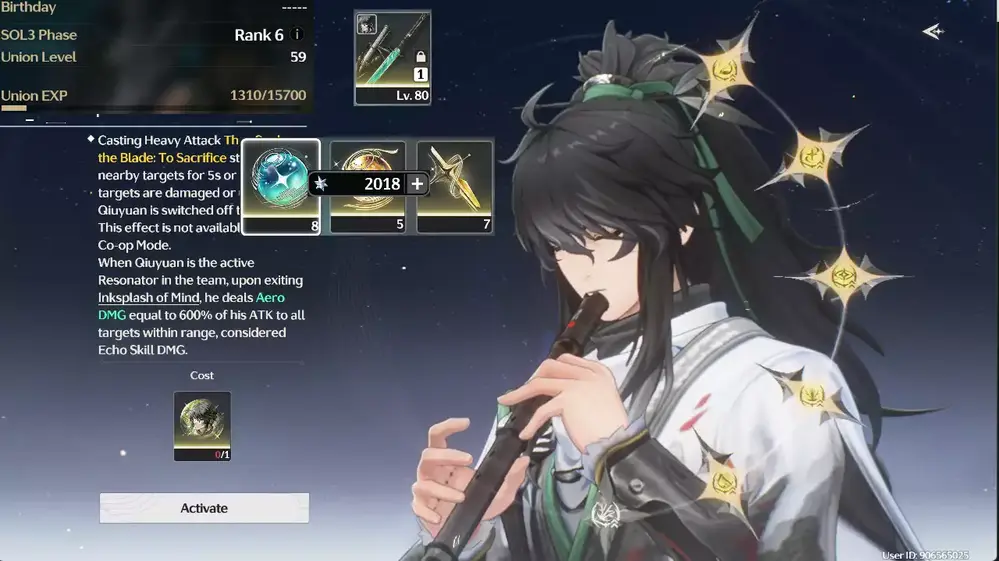
Task: Show SOL3 Phase info next to Rank 6
Action: 297,35
